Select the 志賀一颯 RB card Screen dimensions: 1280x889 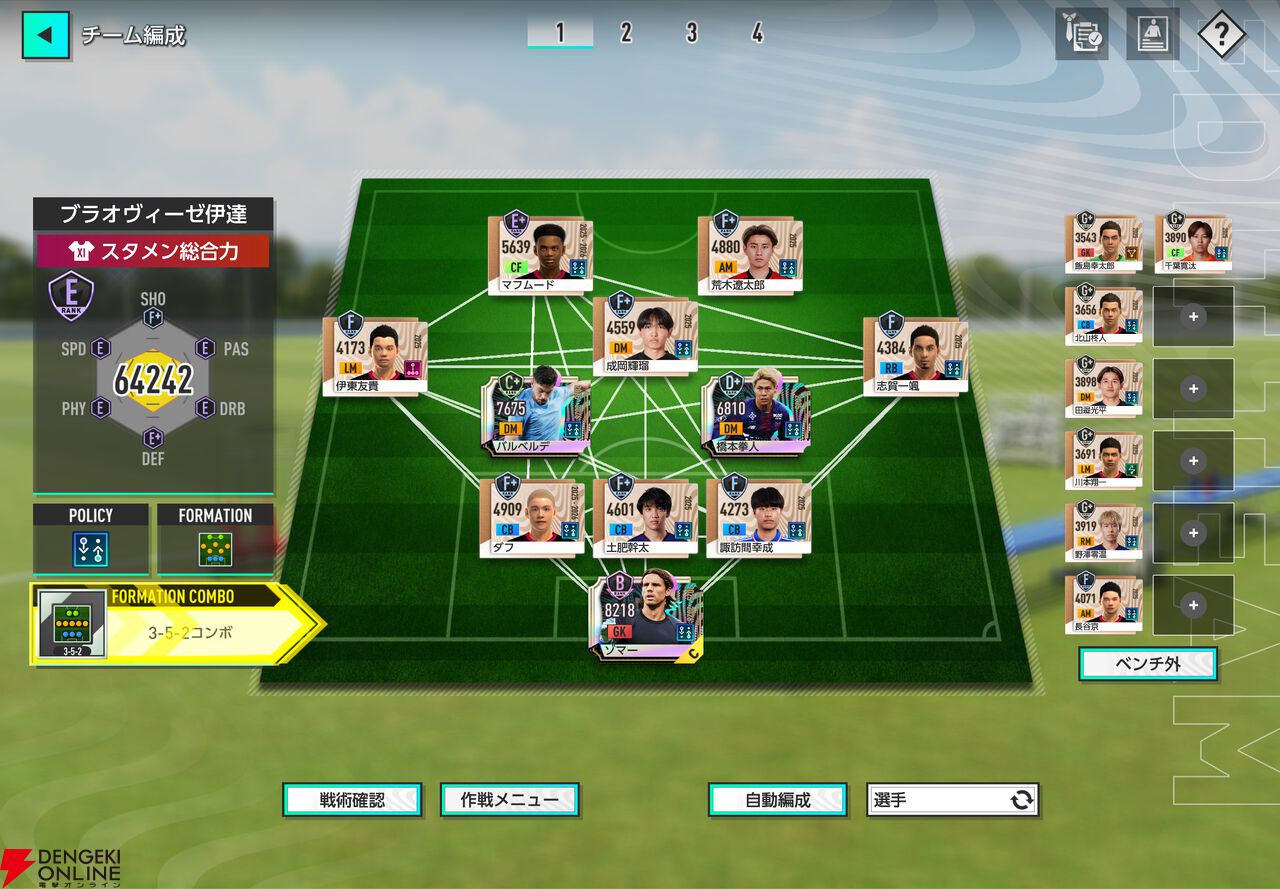click(x=915, y=354)
